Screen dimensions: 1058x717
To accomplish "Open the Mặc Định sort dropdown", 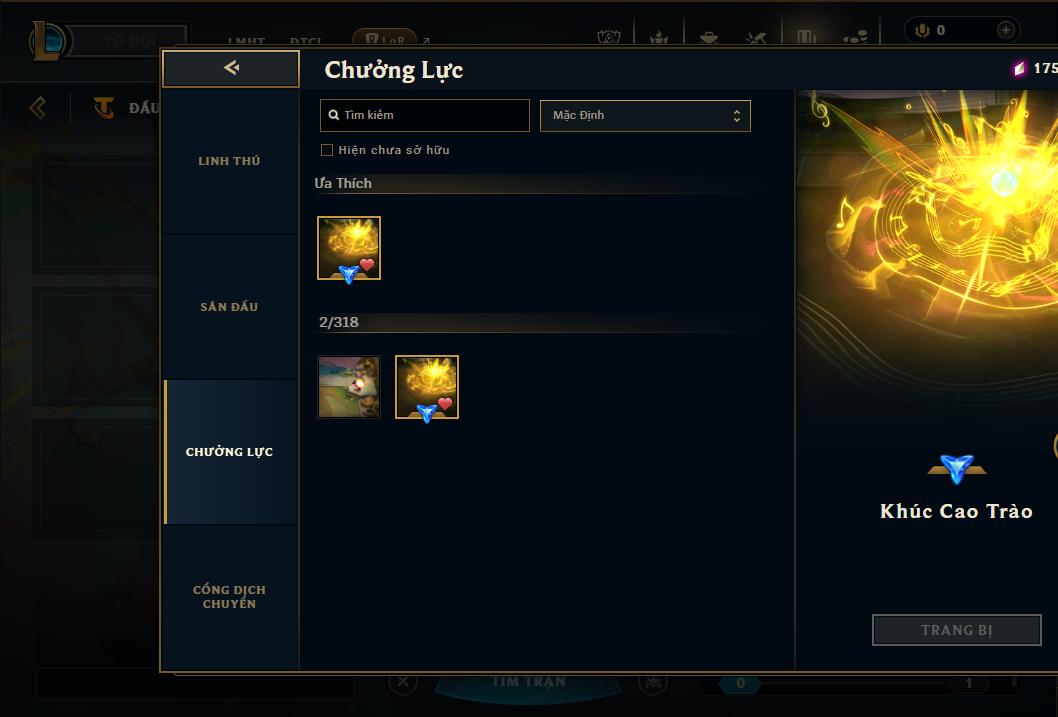I will coord(645,115).
